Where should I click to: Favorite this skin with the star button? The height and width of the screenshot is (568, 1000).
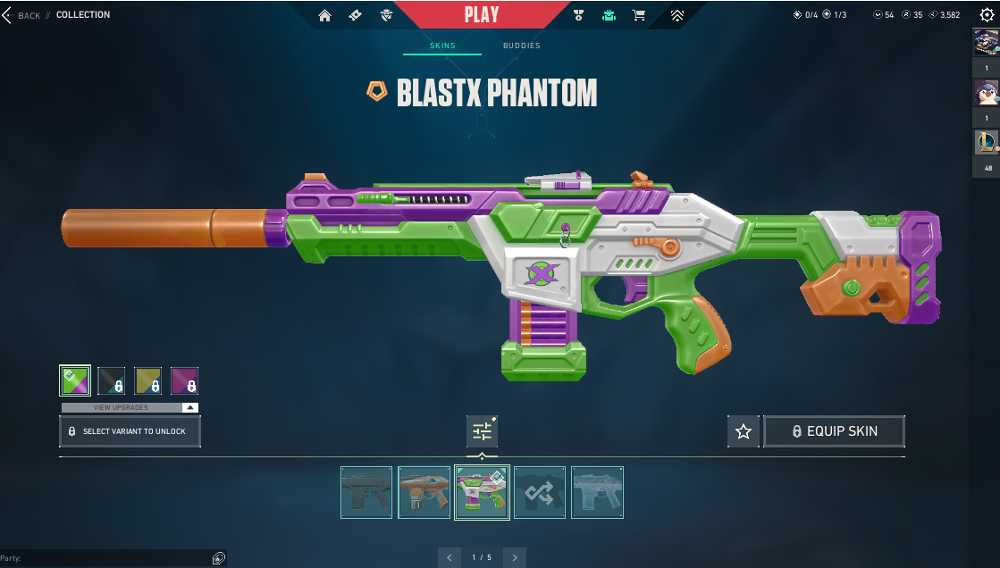pos(743,431)
